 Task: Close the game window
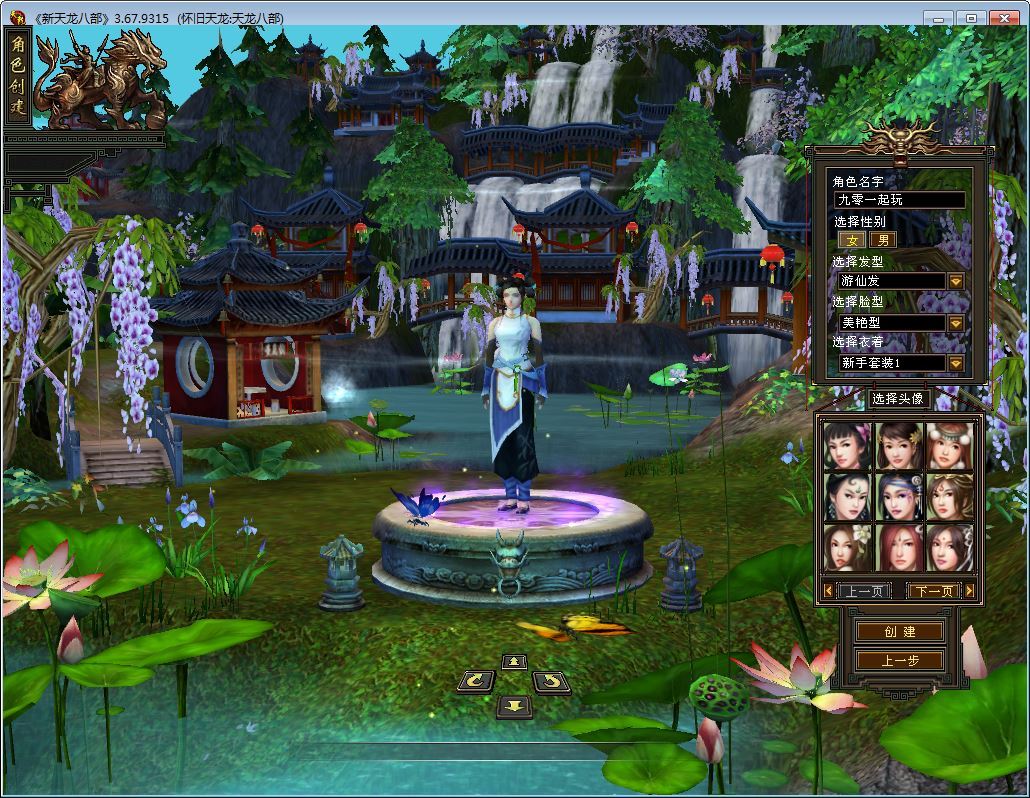(x=1003, y=18)
